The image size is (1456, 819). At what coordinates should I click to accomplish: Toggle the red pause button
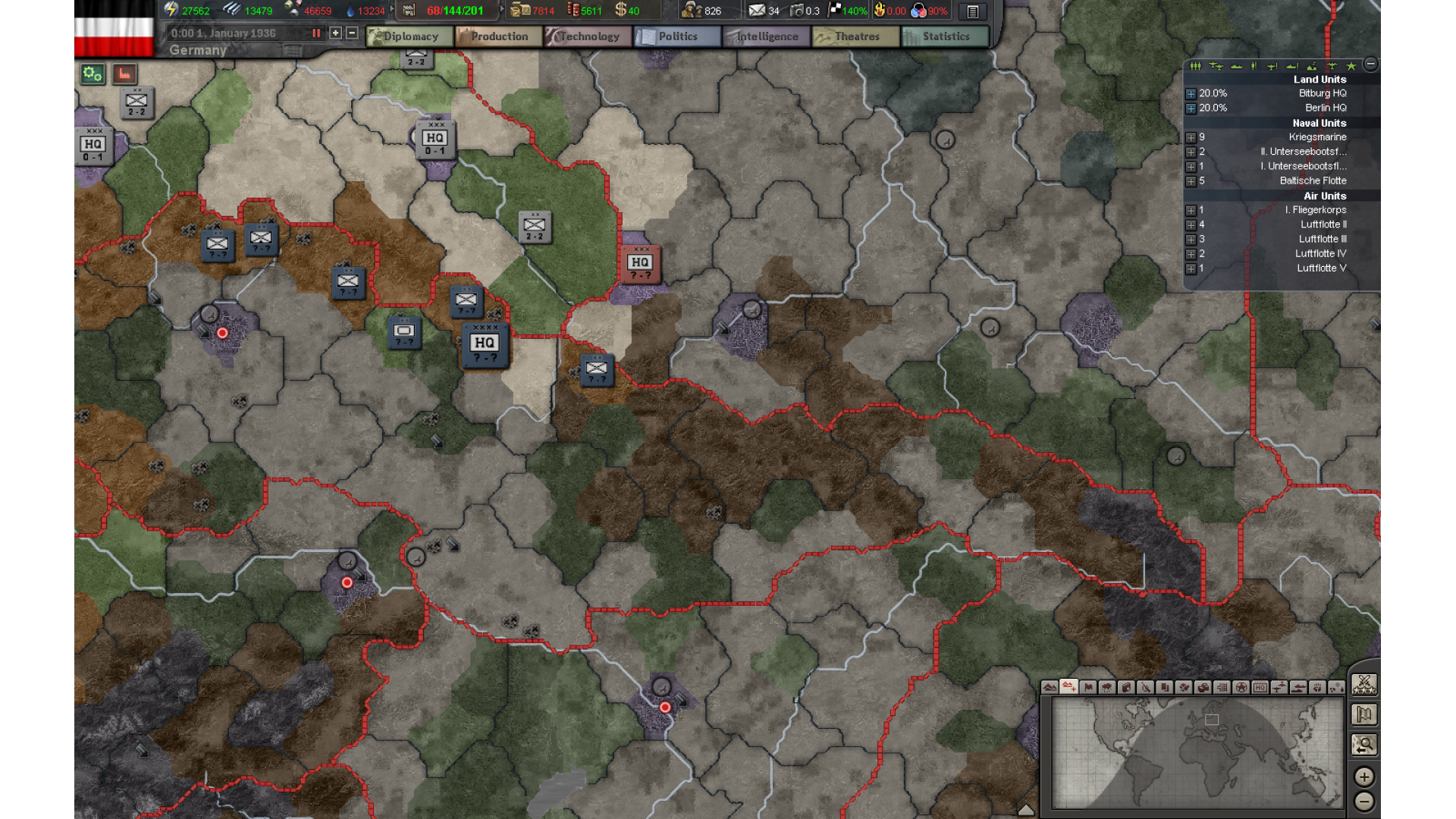[316, 33]
